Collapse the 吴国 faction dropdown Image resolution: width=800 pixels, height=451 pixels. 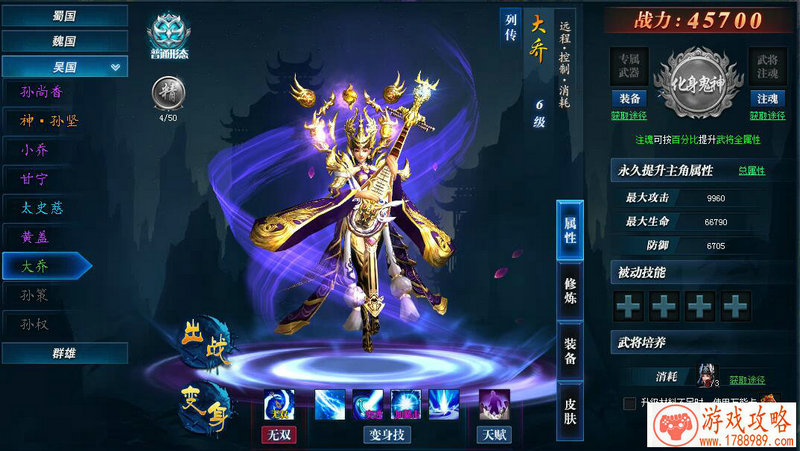[x=64, y=67]
